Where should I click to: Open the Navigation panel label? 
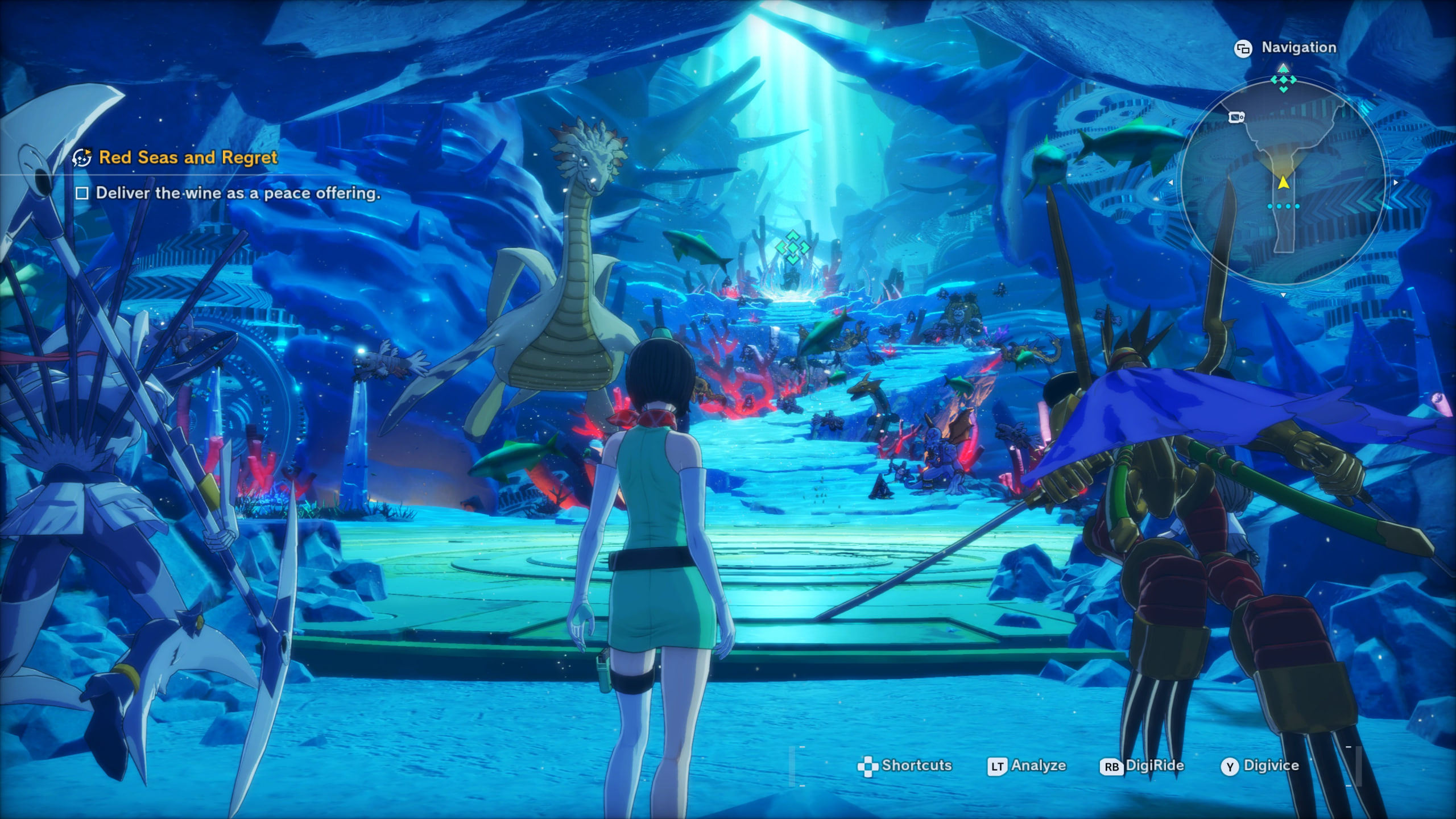(1298, 48)
